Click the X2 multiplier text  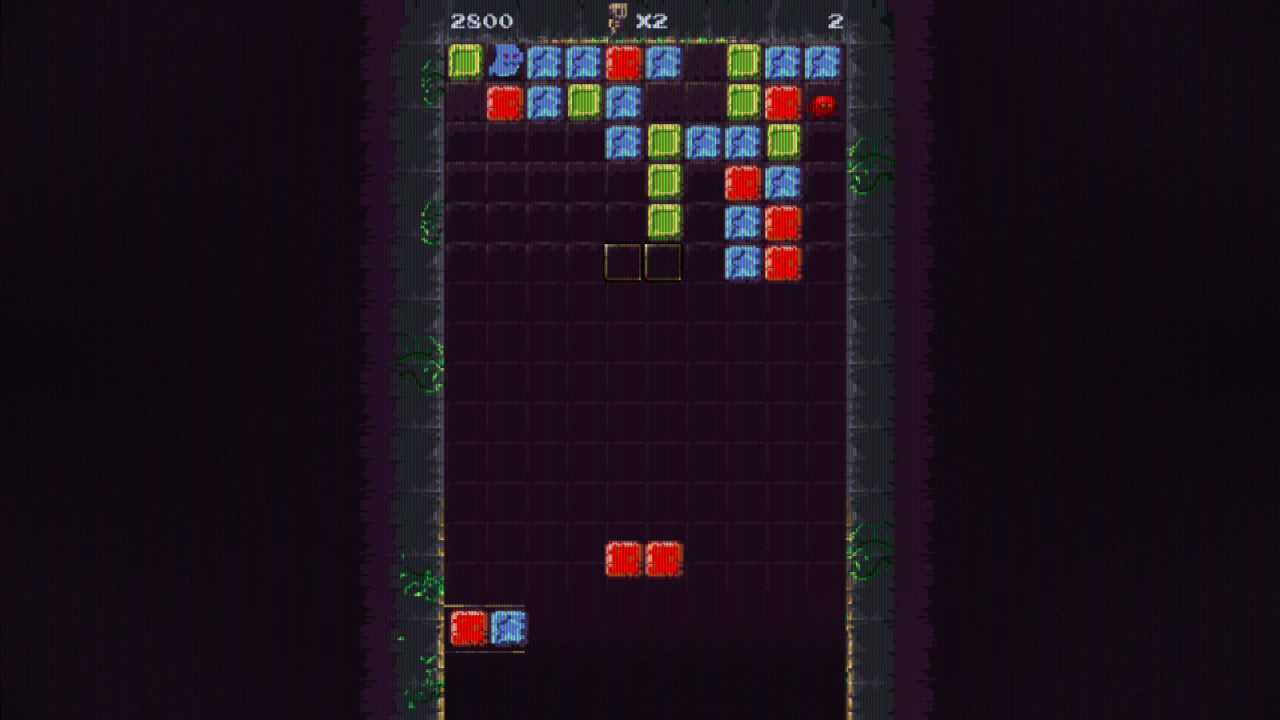point(650,21)
